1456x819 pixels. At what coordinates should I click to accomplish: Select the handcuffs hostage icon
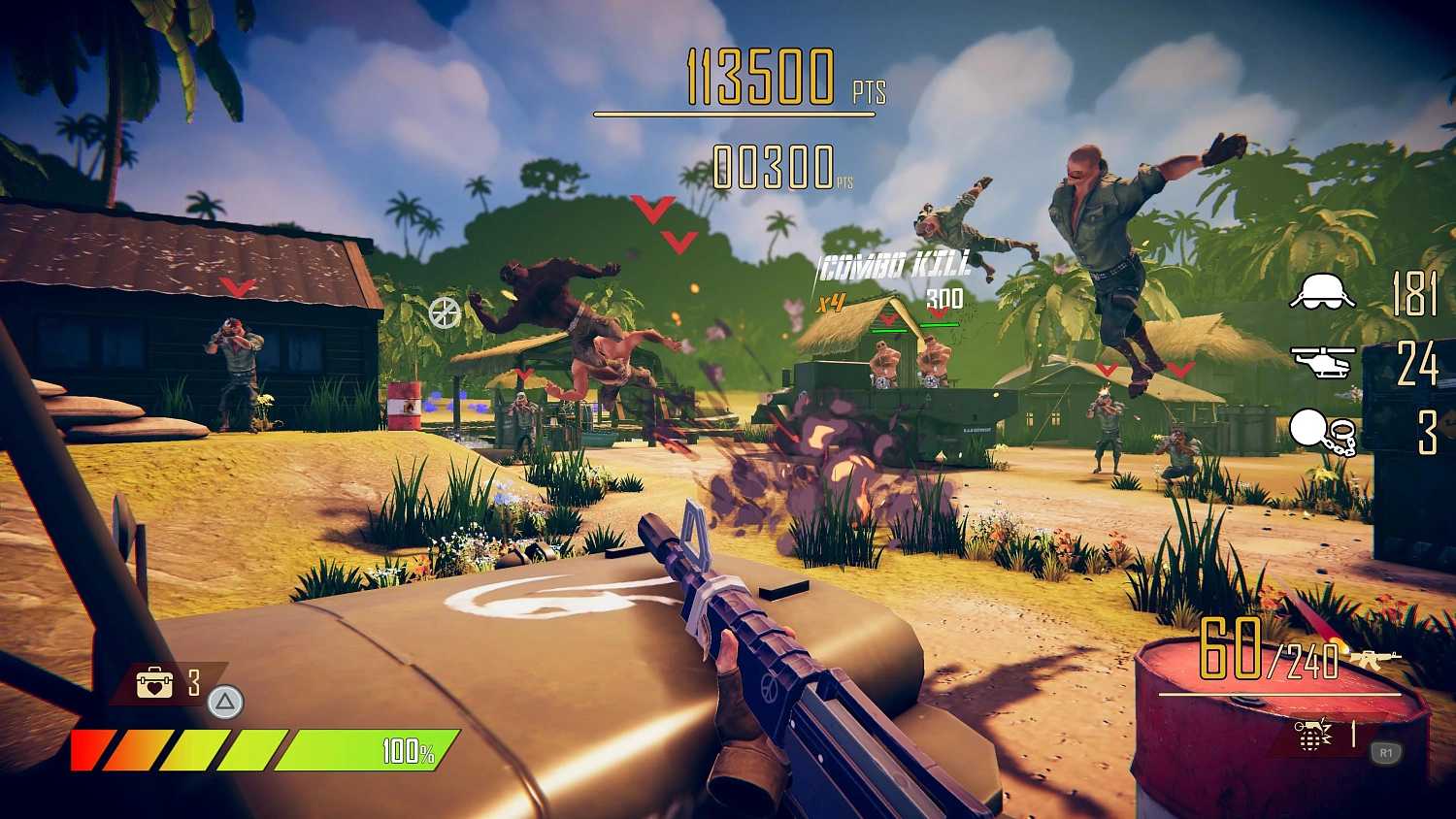[1322, 431]
